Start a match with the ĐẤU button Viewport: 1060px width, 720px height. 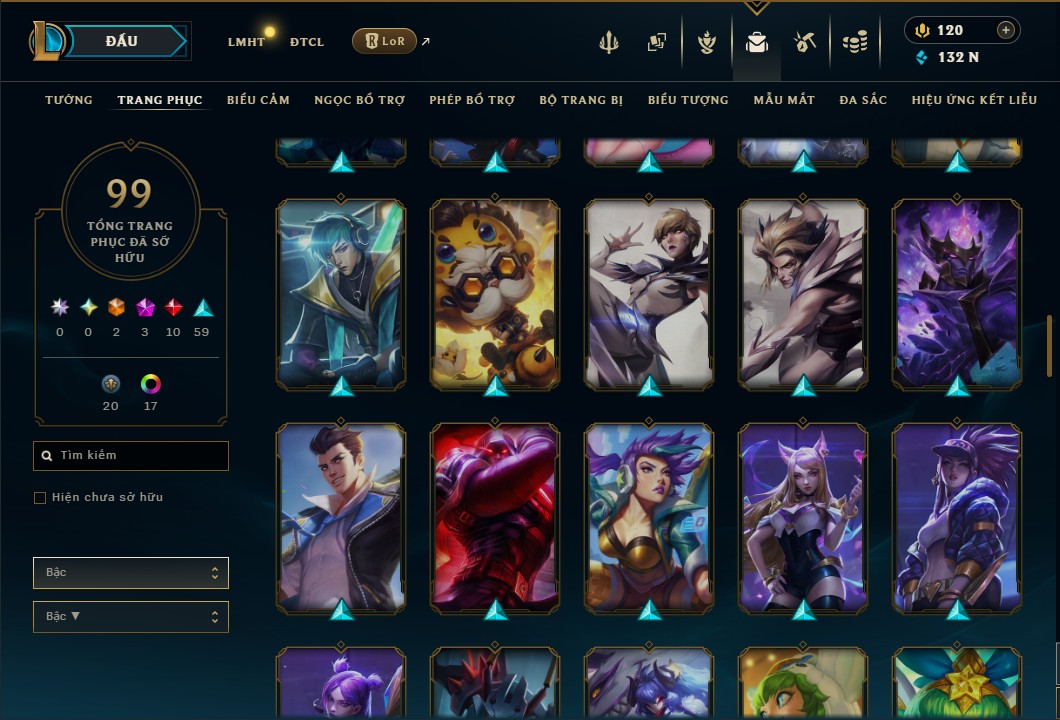click(x=122, y=41)
